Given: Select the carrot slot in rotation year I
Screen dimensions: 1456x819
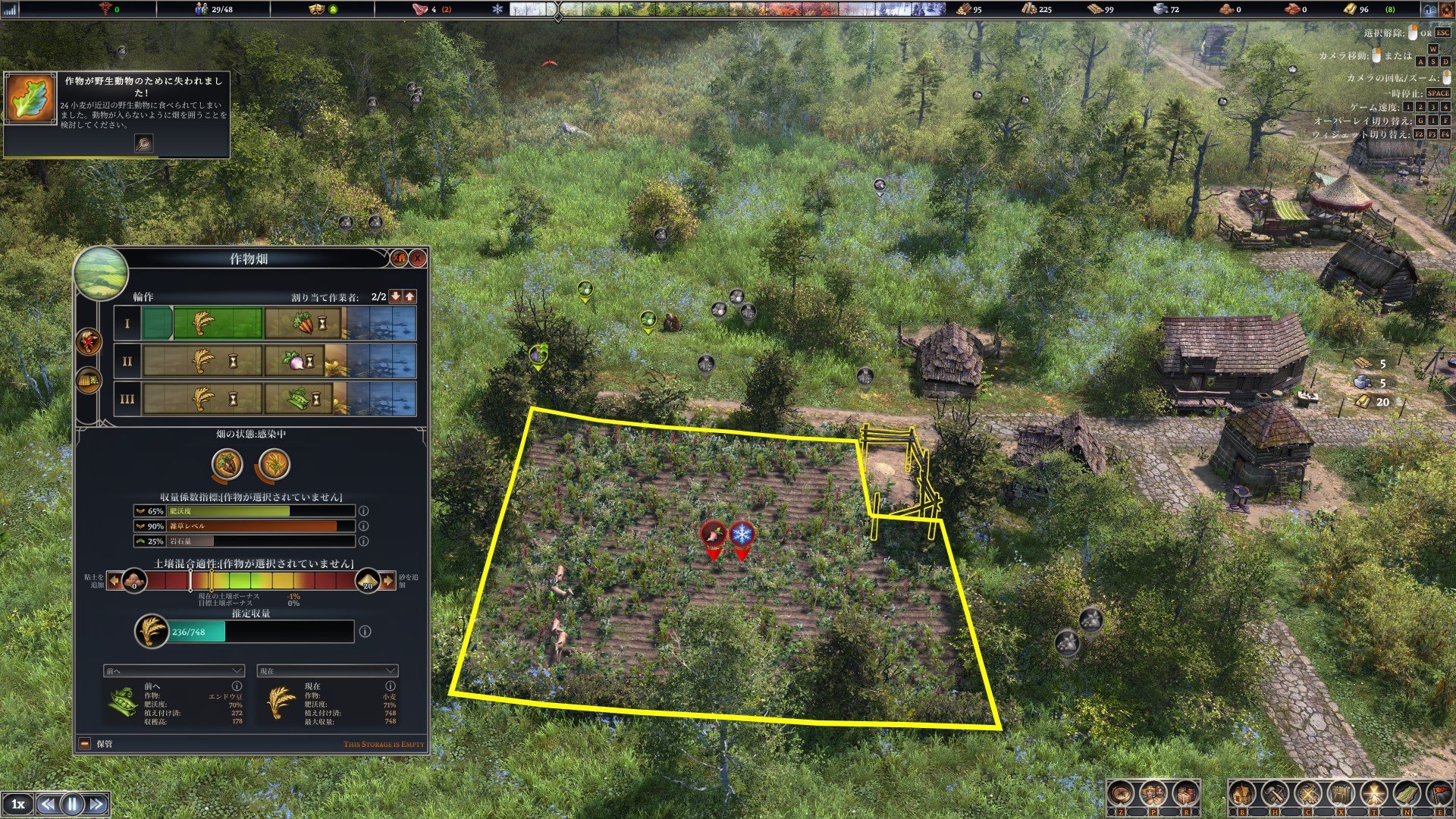Looking at the screenshot, I should (303, 324).
